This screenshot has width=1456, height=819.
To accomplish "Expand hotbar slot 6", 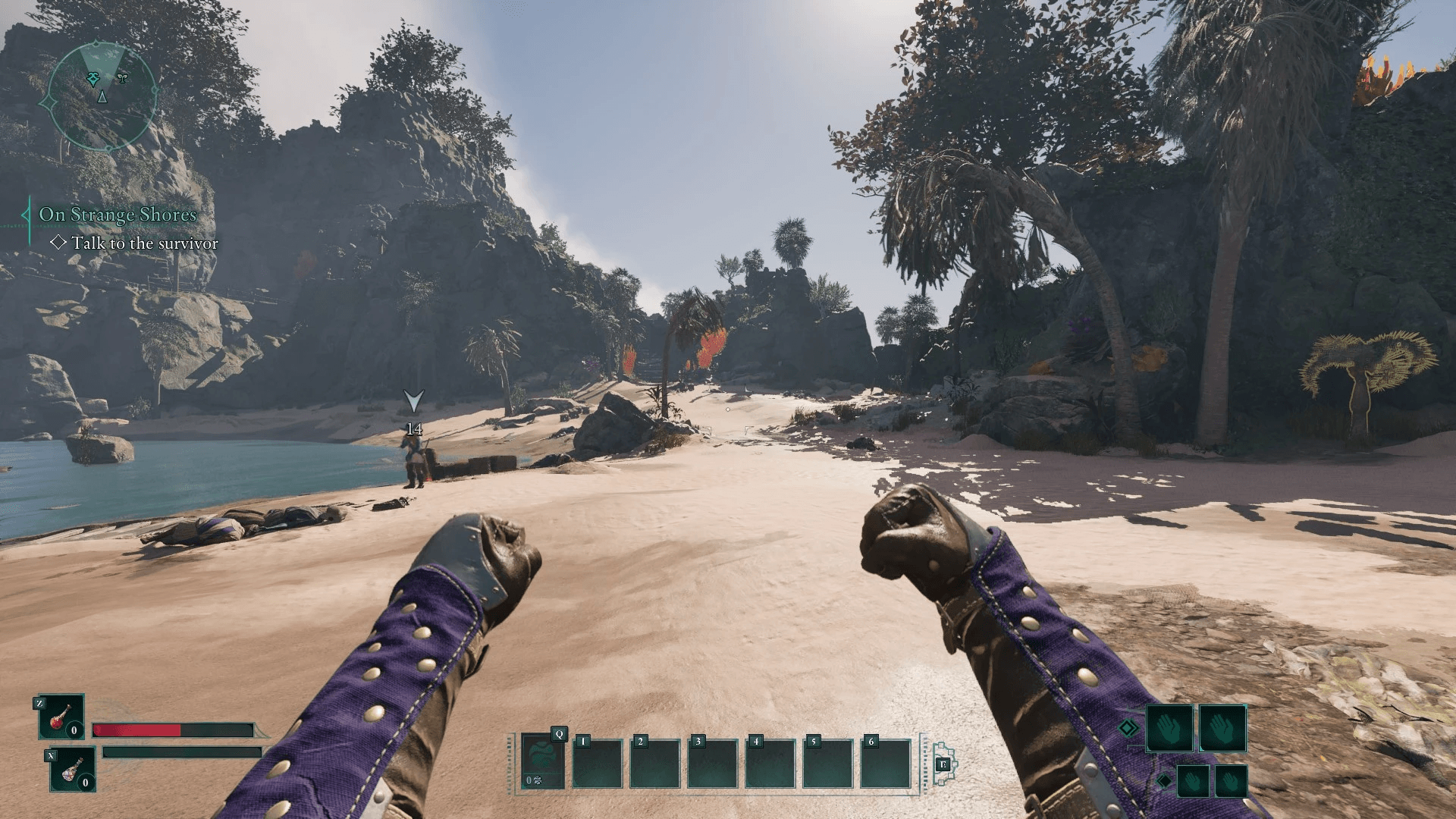I will click(885, 762).
